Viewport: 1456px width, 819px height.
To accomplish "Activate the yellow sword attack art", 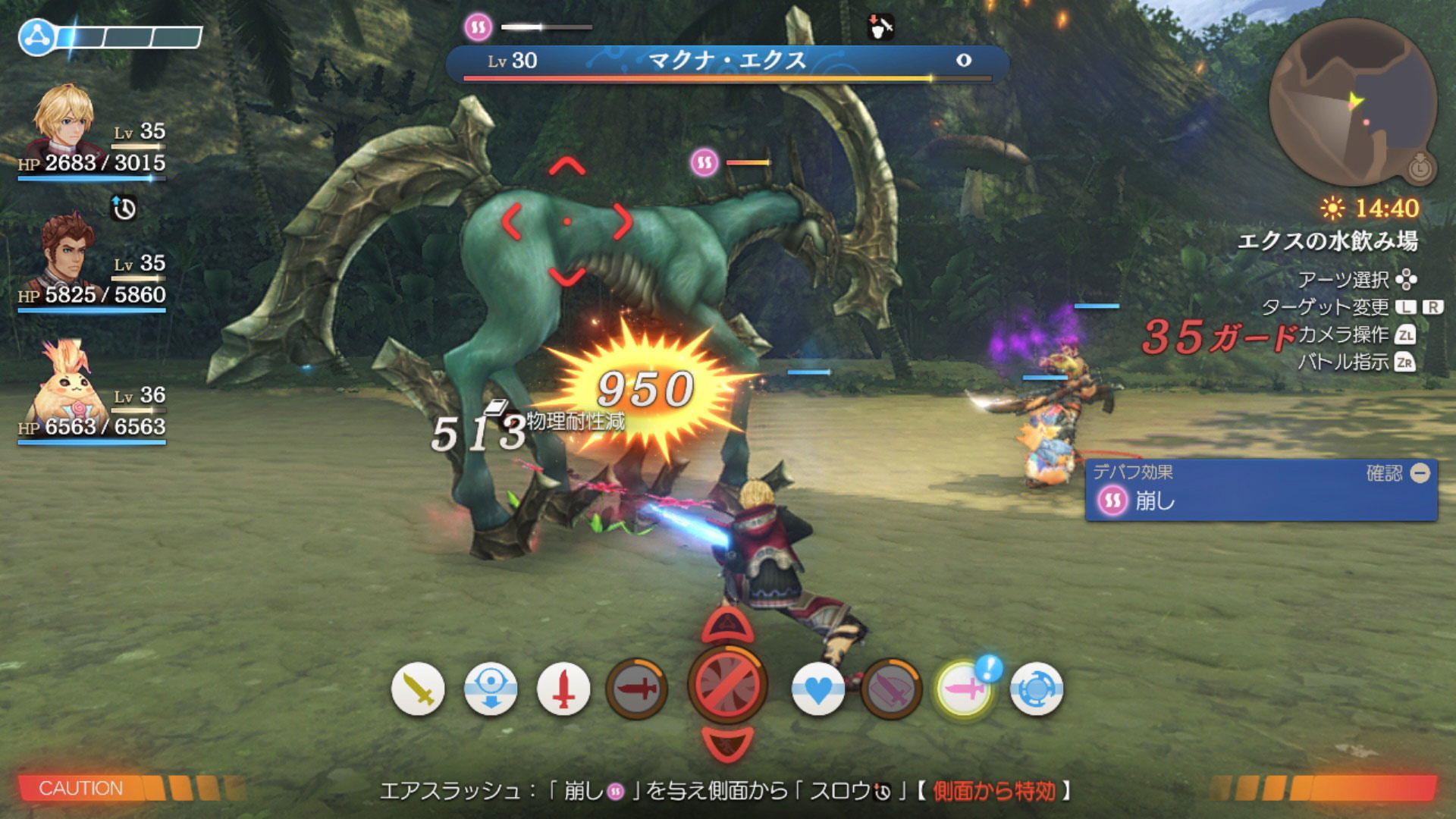I will [x=418, y=689].
